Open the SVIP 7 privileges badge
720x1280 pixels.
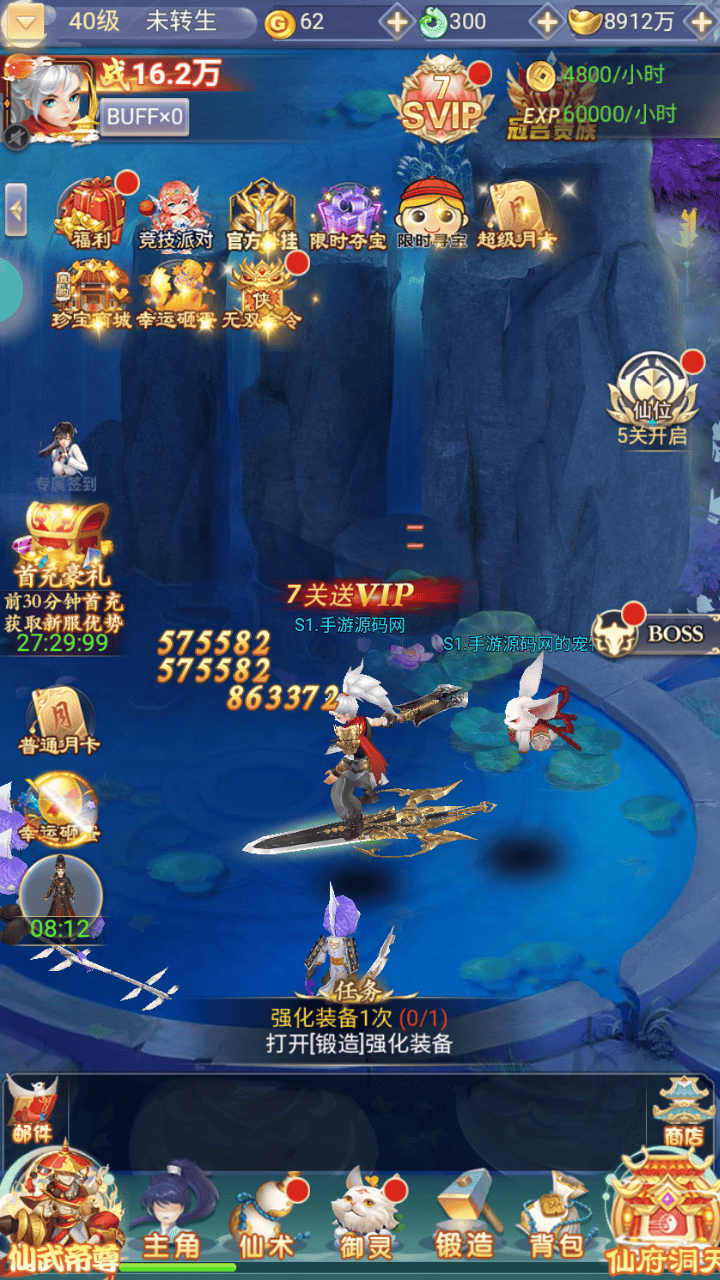point(441,101)
